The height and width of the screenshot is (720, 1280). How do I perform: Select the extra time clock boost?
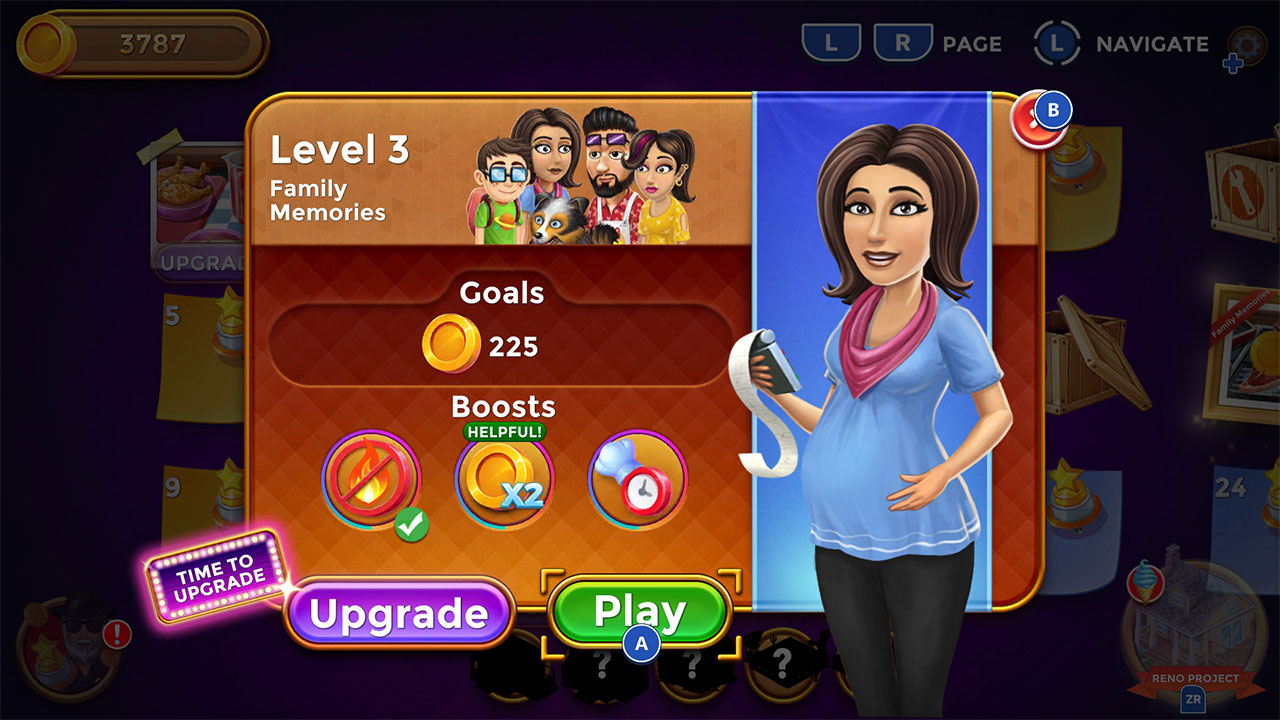(x=637, y=478)
